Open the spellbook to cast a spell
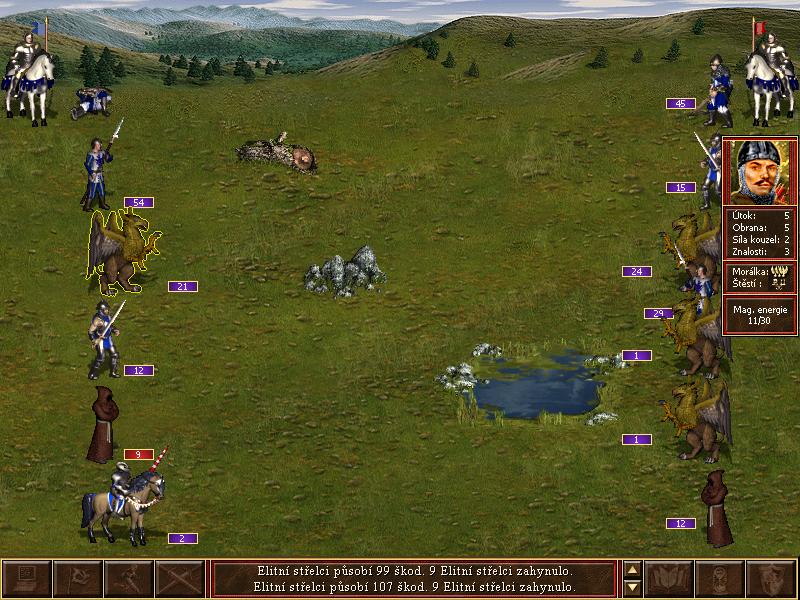This screenshot has width=800, height=600. point(668,579)
